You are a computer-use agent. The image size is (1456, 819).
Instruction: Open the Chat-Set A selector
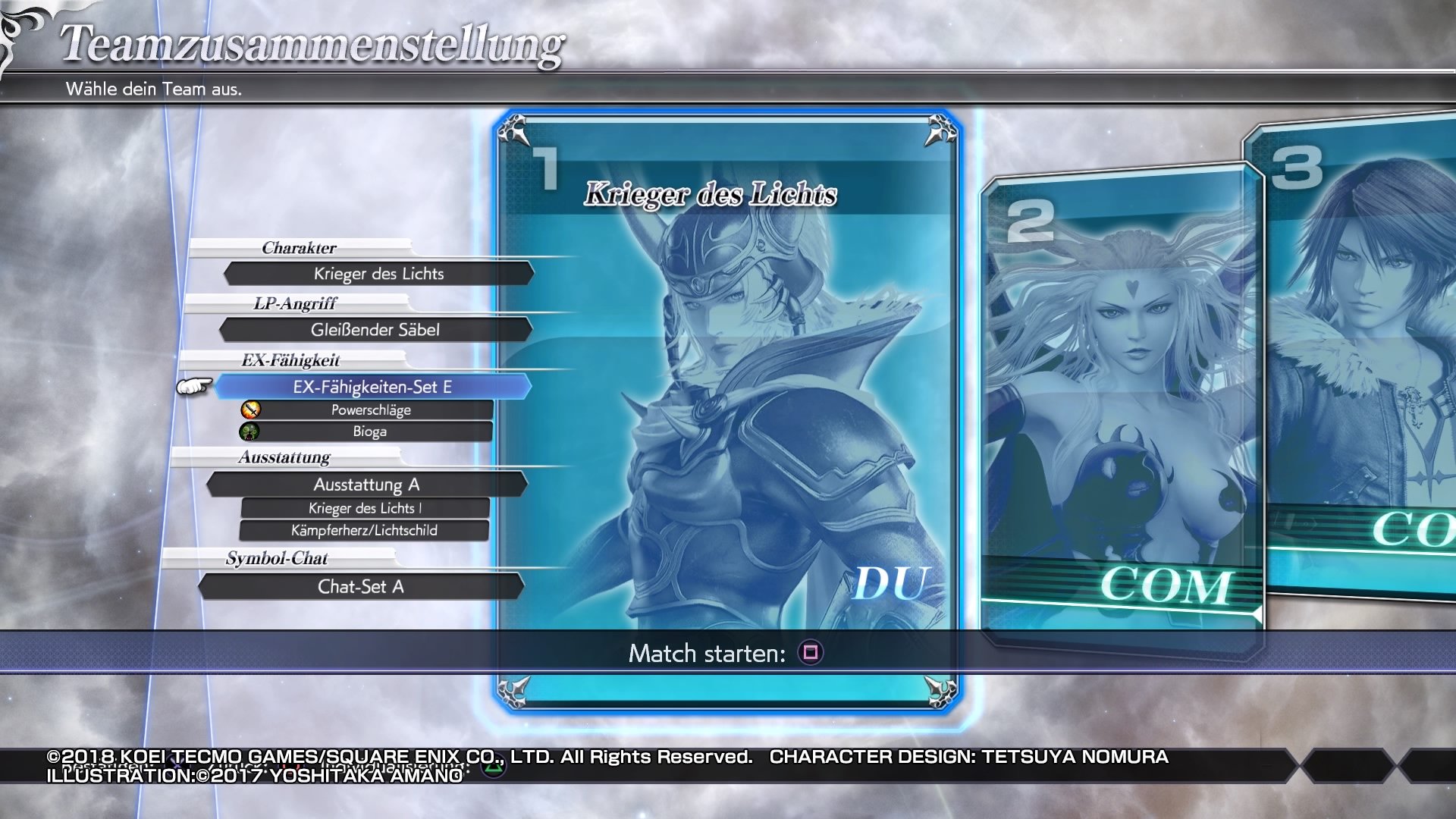click(360, 586)
